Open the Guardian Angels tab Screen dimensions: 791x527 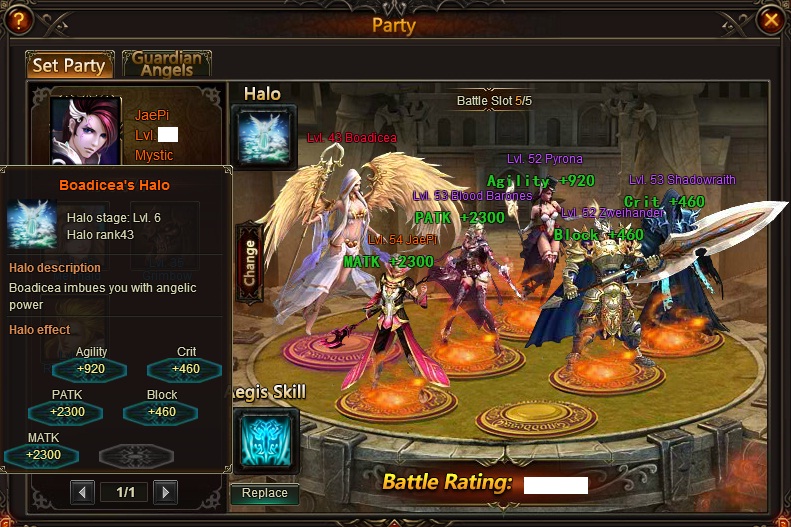click(167, 64)
